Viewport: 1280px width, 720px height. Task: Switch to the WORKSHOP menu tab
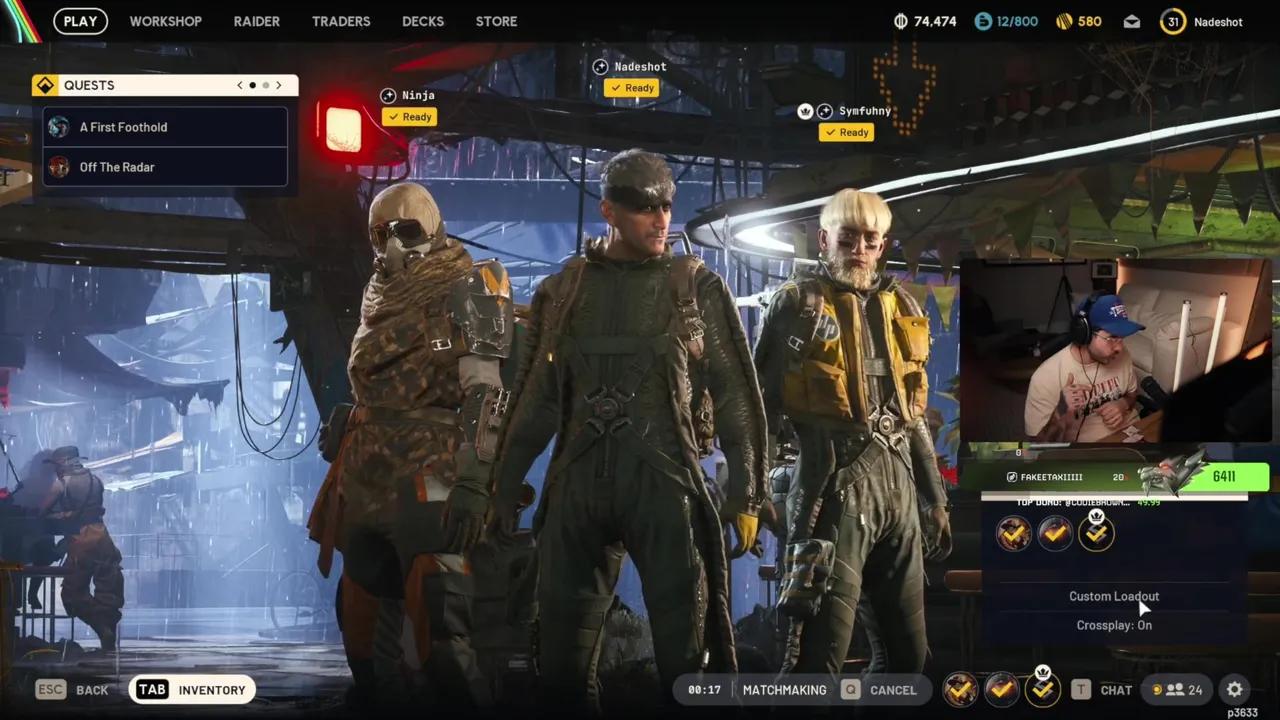165,21
